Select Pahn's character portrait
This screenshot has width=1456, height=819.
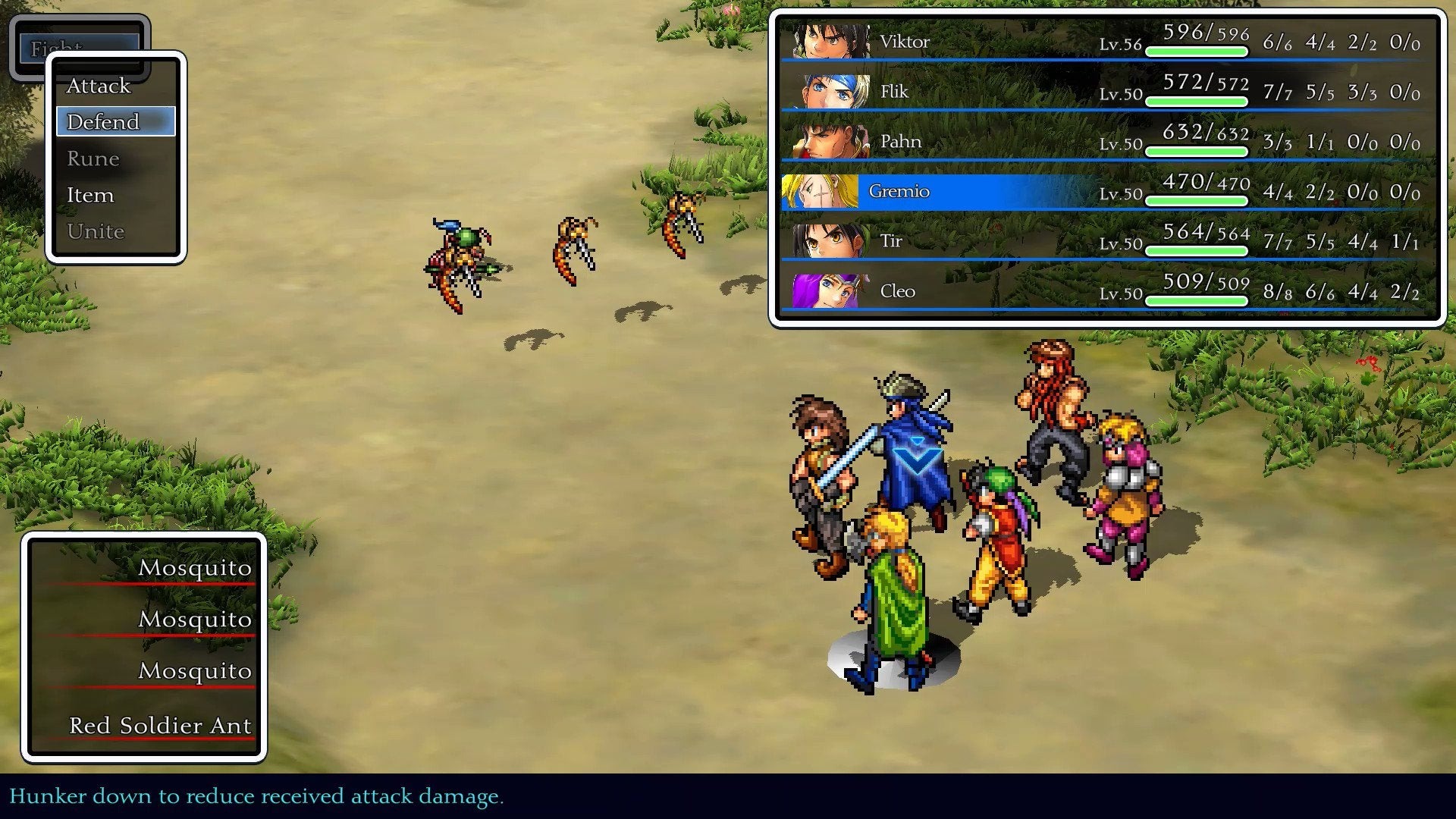pos(830,140)
